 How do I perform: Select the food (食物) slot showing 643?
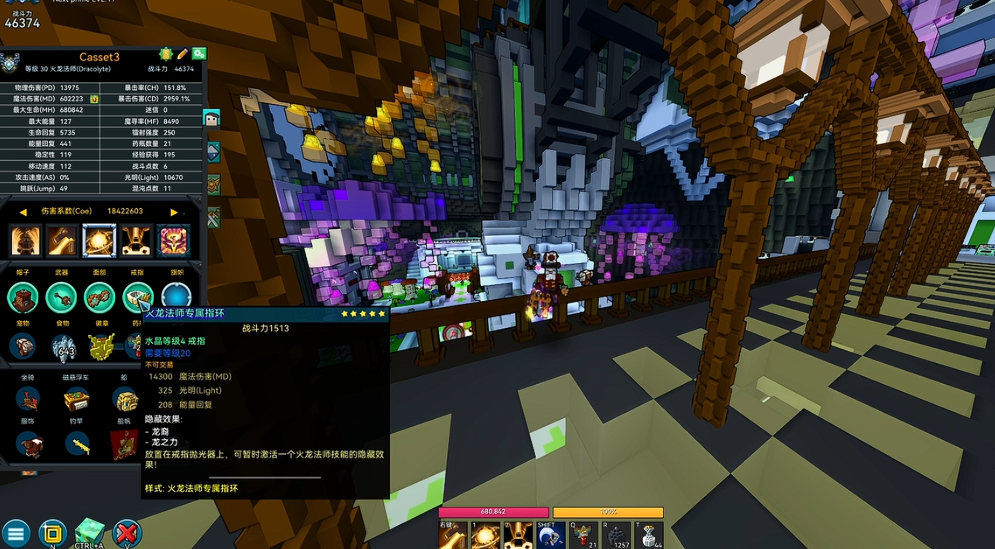pos(63,346)
